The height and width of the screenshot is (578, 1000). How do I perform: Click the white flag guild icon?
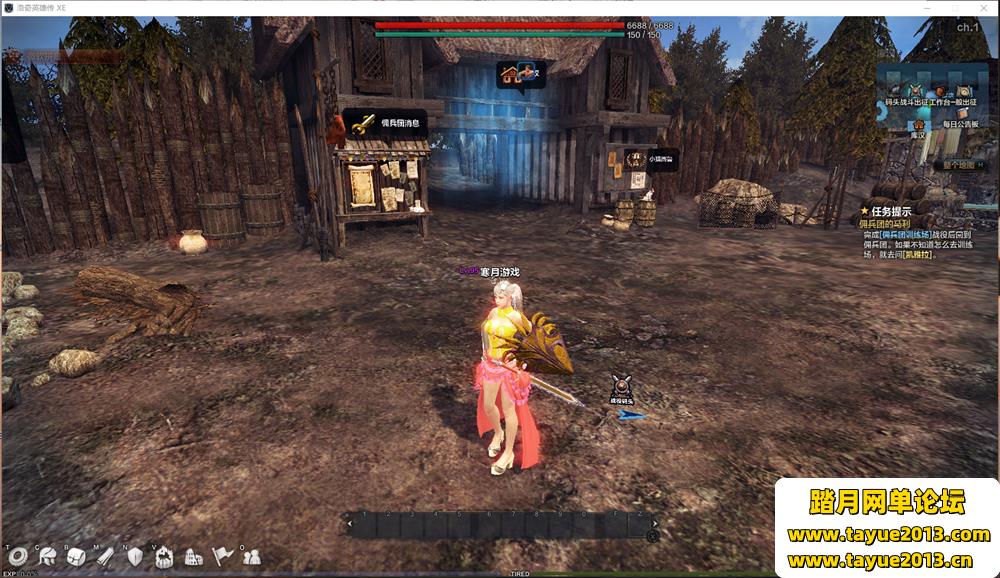coord(222,557)
